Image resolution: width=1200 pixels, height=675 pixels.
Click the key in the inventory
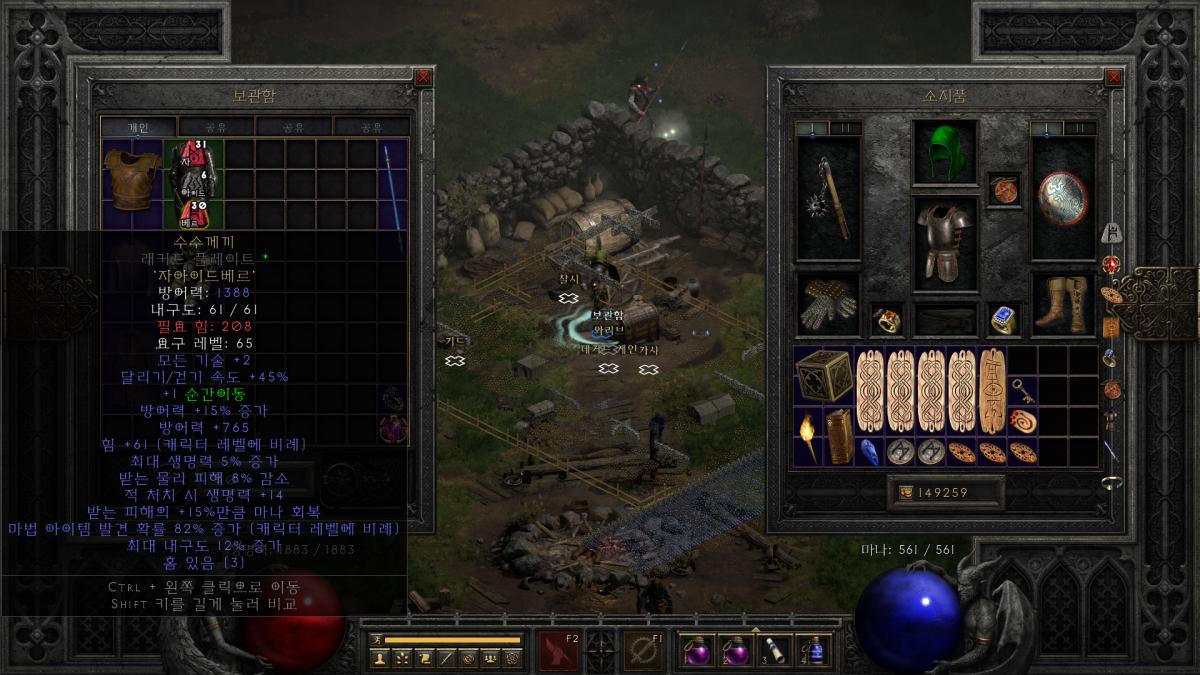click(x=1021, y=390)
